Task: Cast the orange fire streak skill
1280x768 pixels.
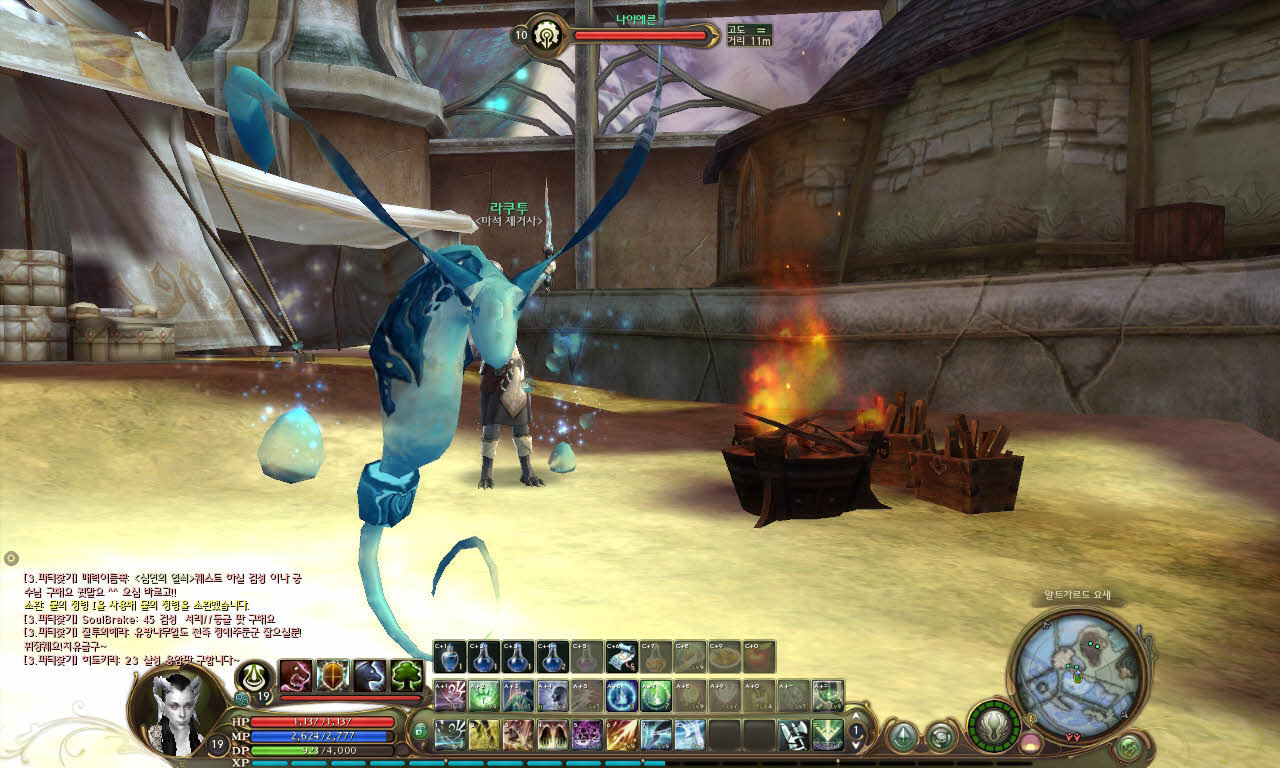Action: coord(621,735)
